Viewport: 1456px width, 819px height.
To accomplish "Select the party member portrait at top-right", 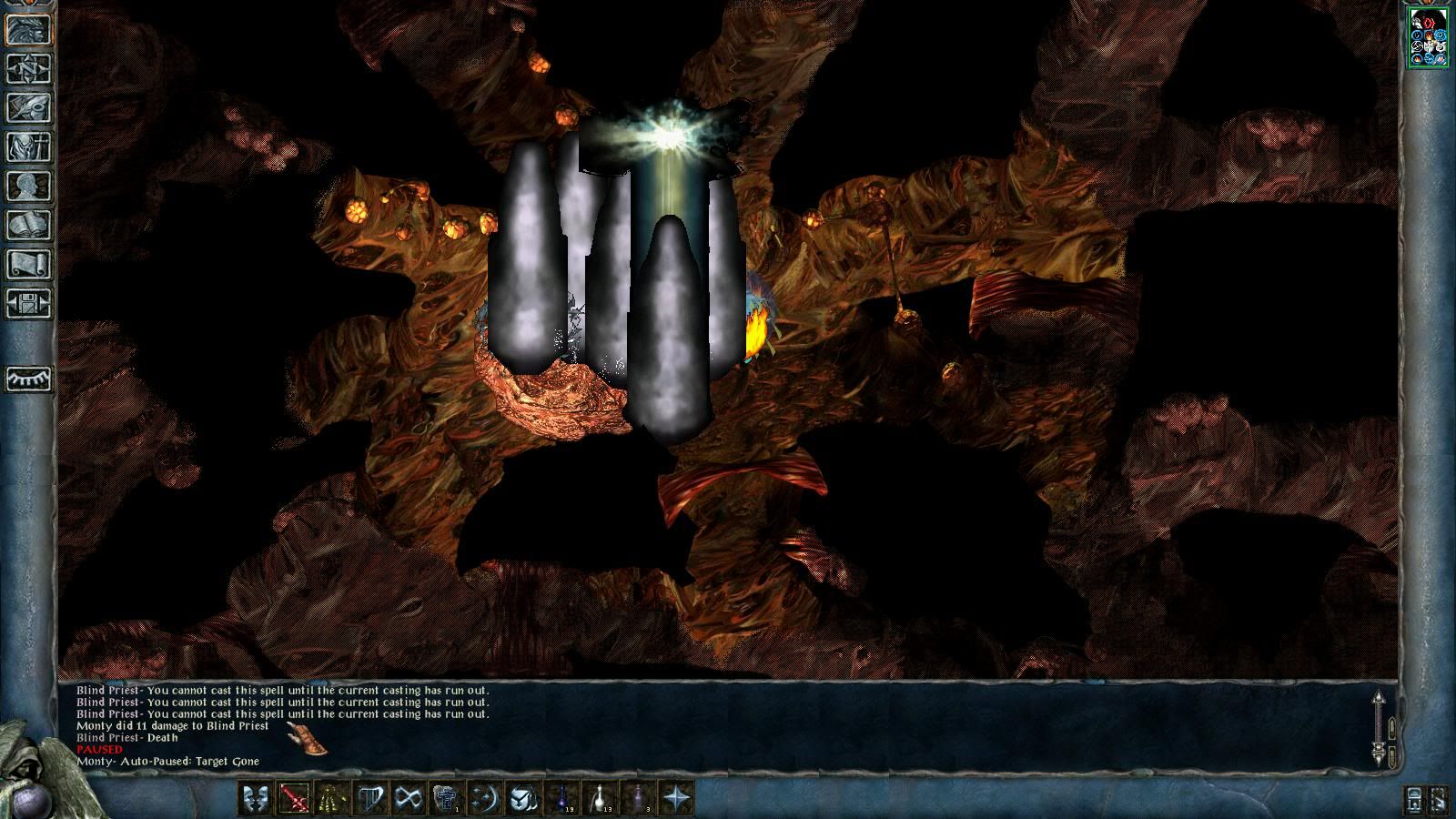I will tap(1428, 36).
